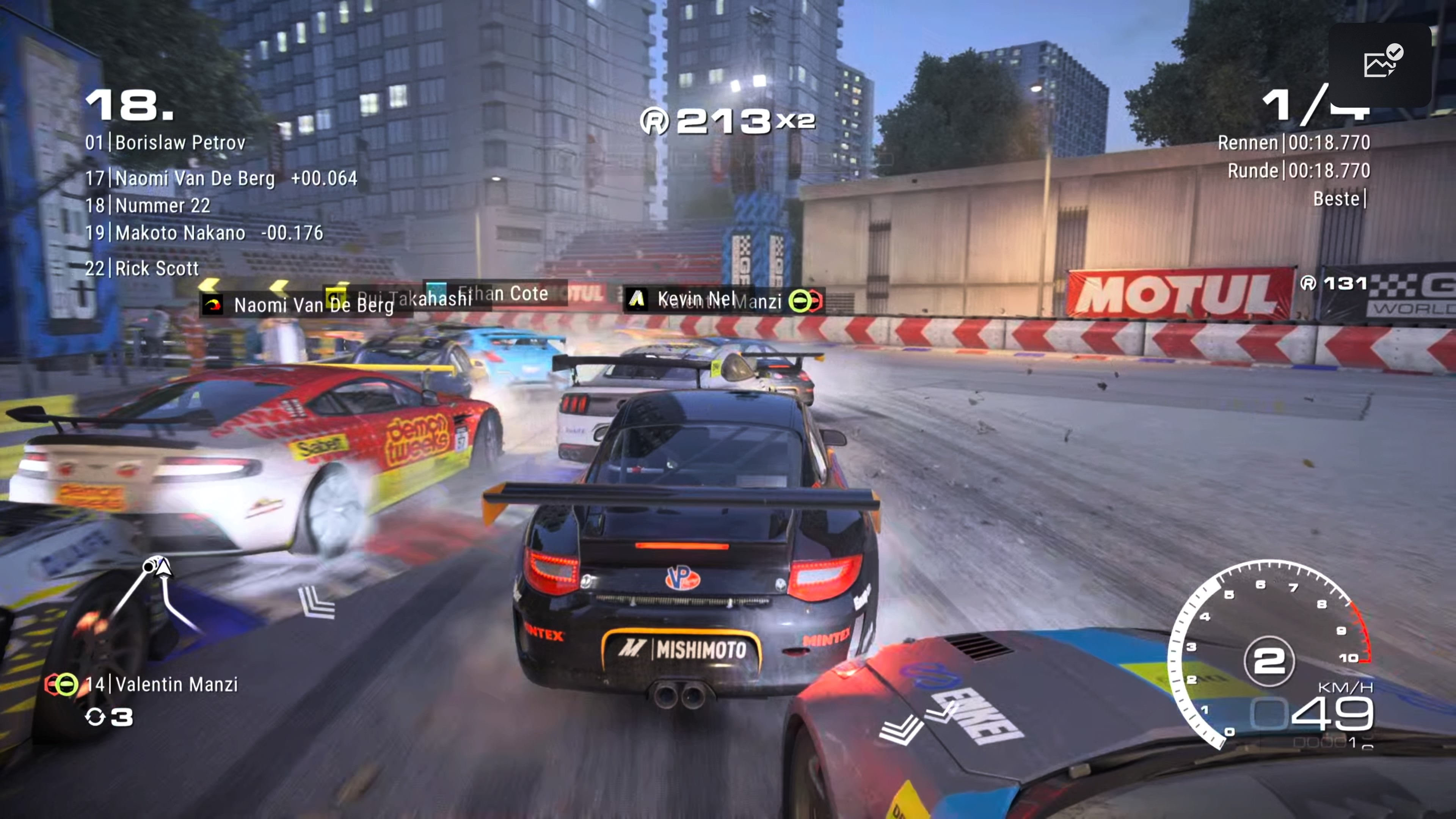Image resolution: width=1456 pixels, height=819 pixels.
Task: Click Kevin Nel's team emblem icon
Action: tap(637, 300)
